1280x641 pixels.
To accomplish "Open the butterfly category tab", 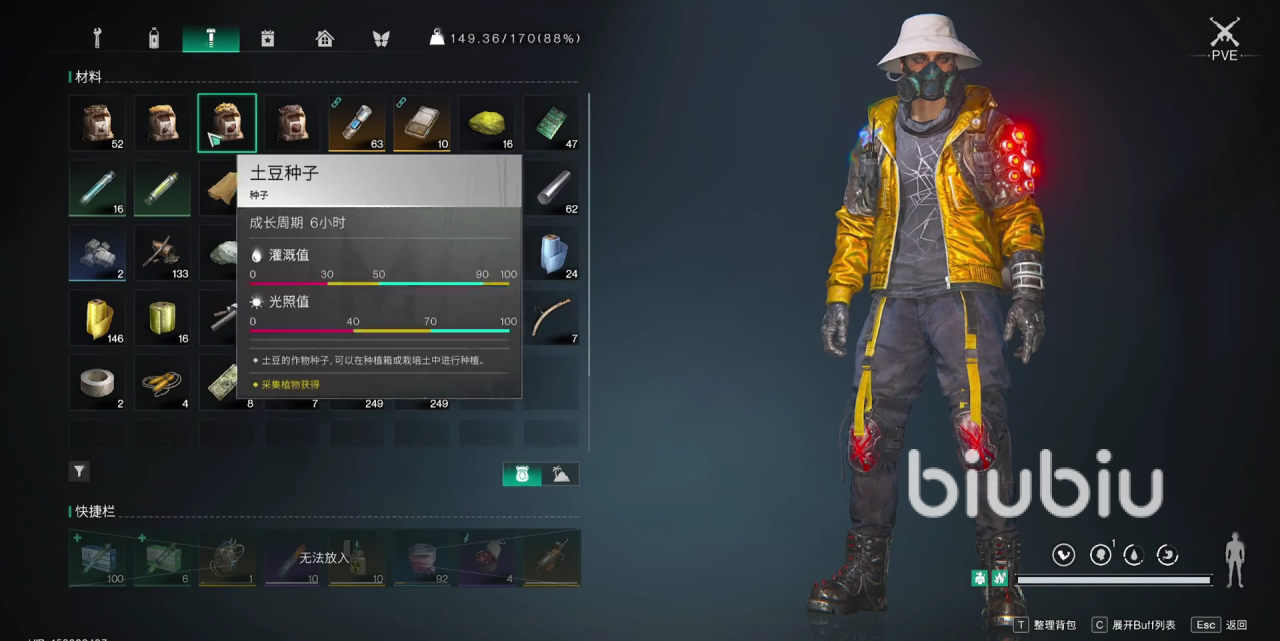I will click(381, 39).
